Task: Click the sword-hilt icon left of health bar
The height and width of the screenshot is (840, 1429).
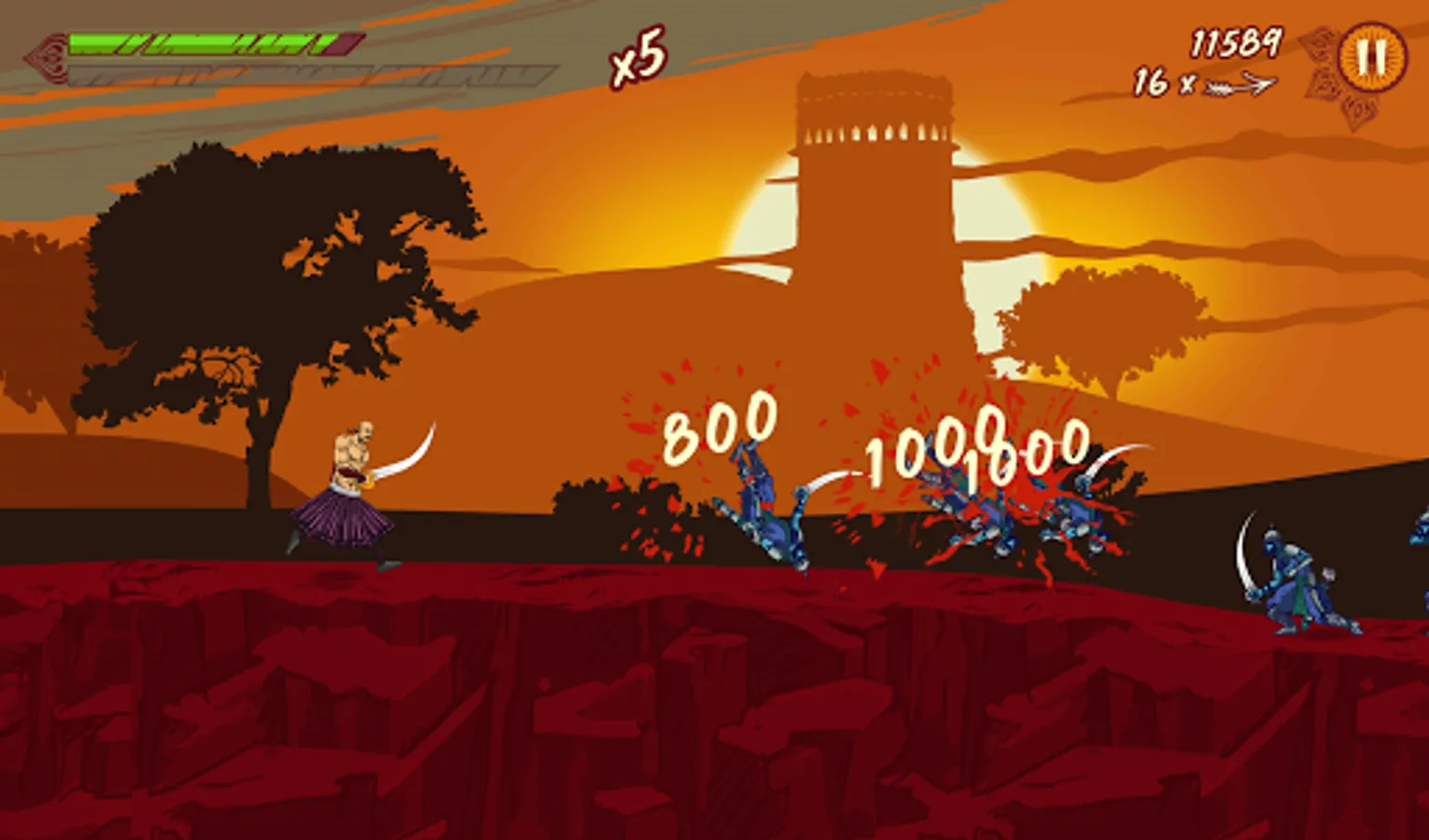Action: pos(45,54)
